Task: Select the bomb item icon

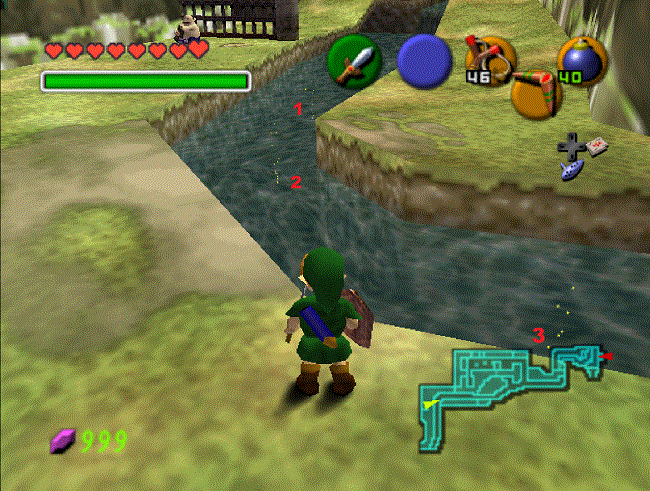Action: point(580,59)
